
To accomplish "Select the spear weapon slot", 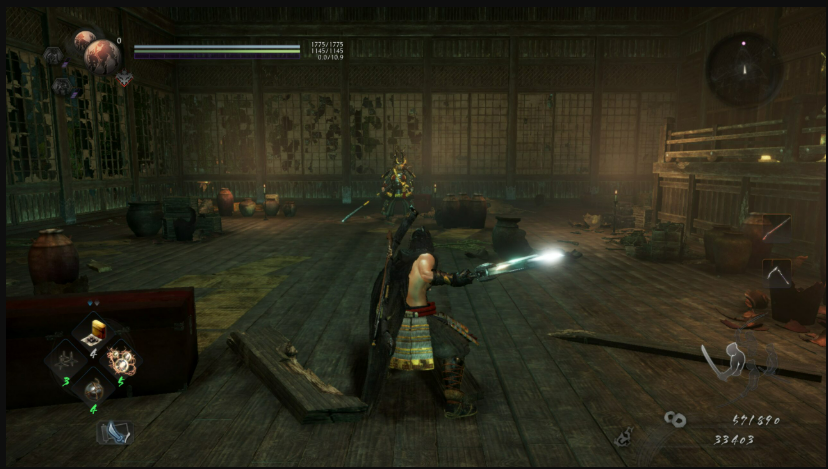I will click(x=775, y=228).
